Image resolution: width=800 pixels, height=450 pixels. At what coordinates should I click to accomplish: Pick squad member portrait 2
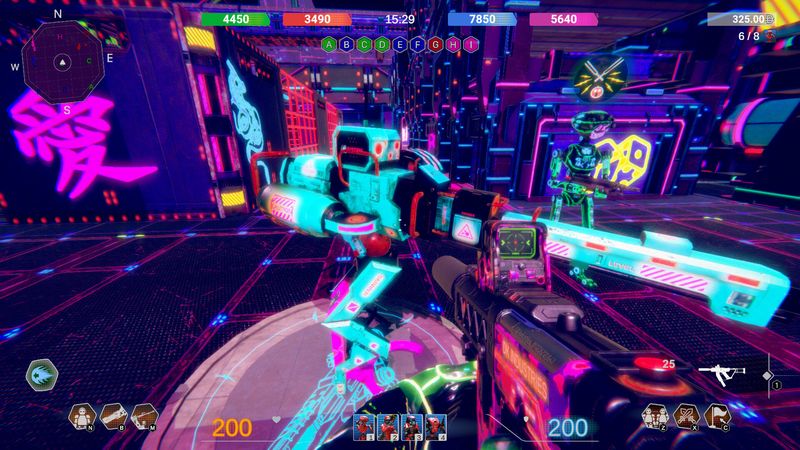click(388, 427)
